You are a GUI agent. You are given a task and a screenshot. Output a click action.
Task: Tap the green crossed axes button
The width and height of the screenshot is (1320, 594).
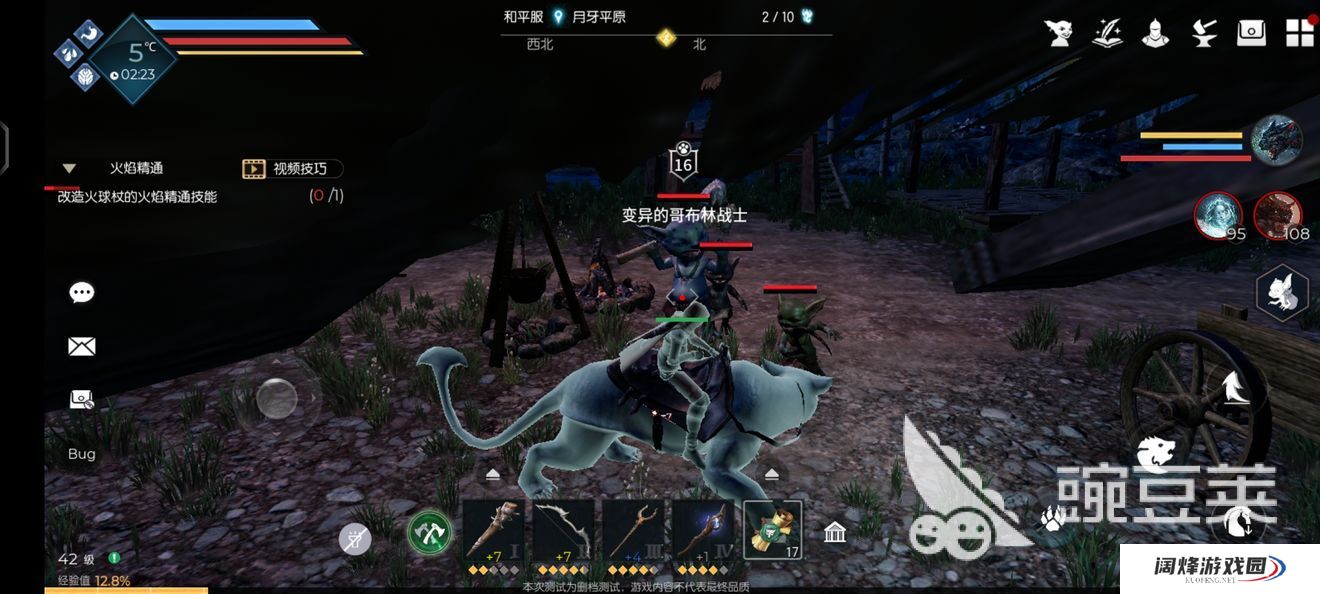click(x=430, y=533)
